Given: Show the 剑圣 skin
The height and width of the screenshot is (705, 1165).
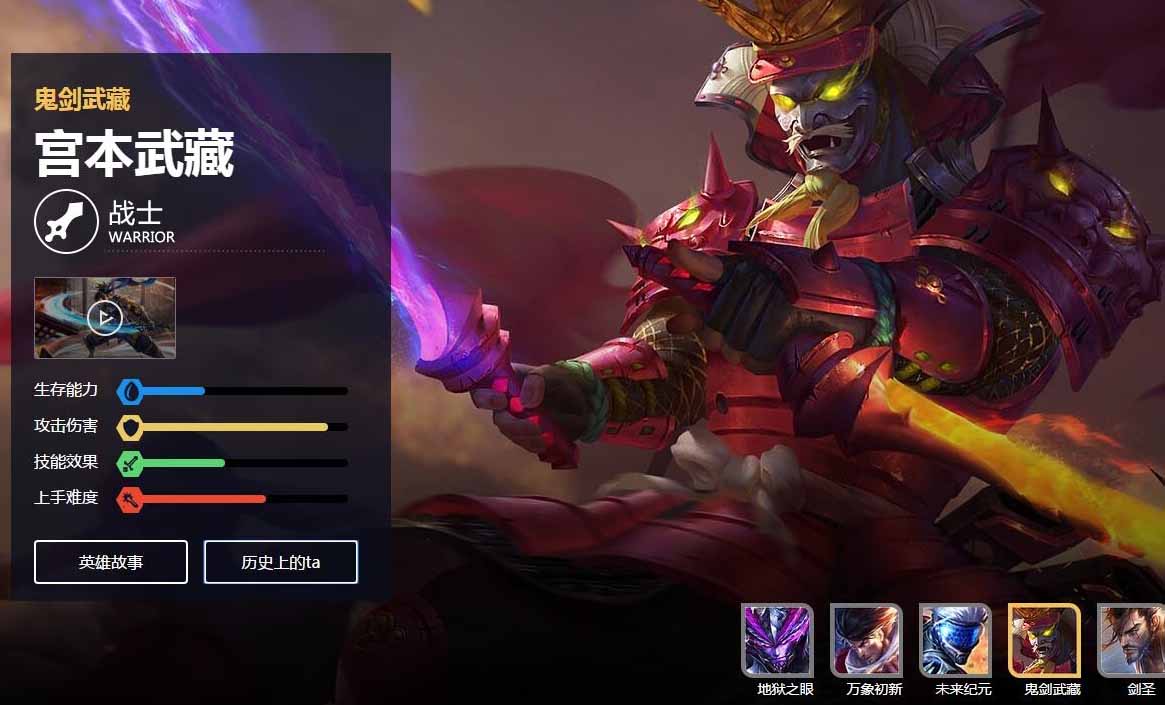Looking at the screenshot, I should (x=1132, y=640).
